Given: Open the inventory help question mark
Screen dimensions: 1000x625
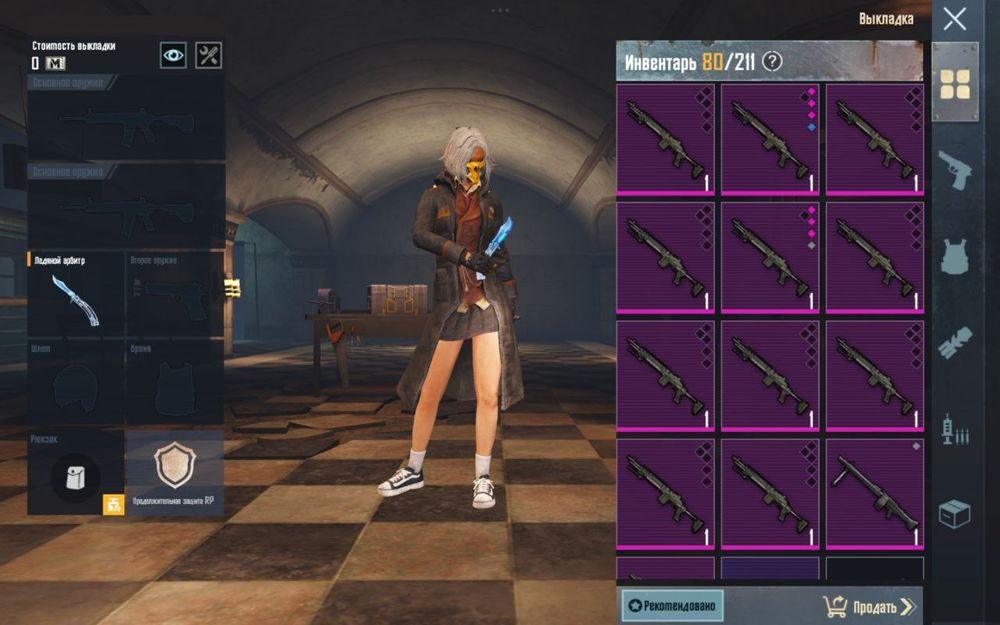Looking at the screenshot, I should pyautogui.click(x=772, y=62).
